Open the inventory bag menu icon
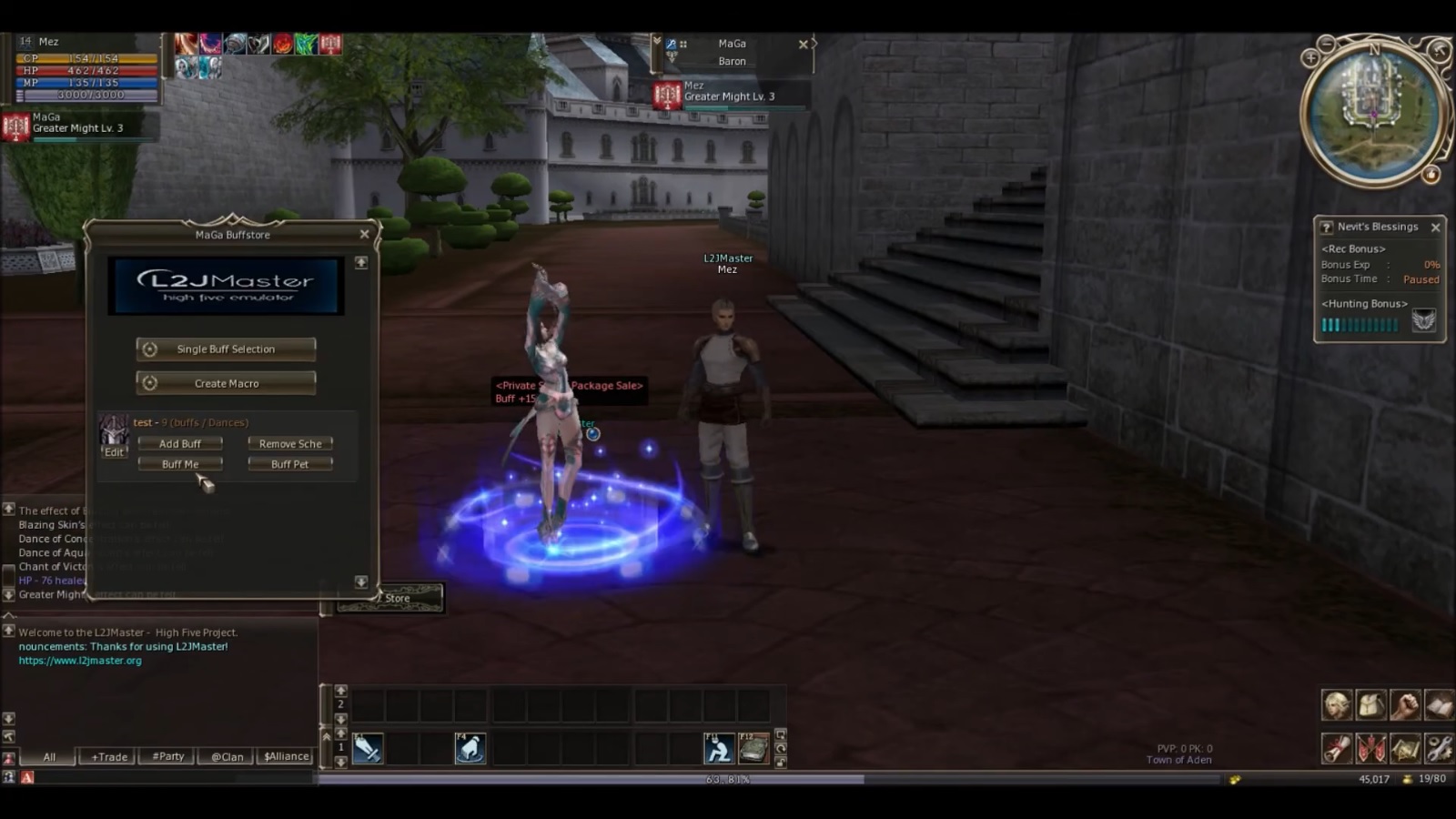This screenshot has height=819, width=1456. point(1370,705)
